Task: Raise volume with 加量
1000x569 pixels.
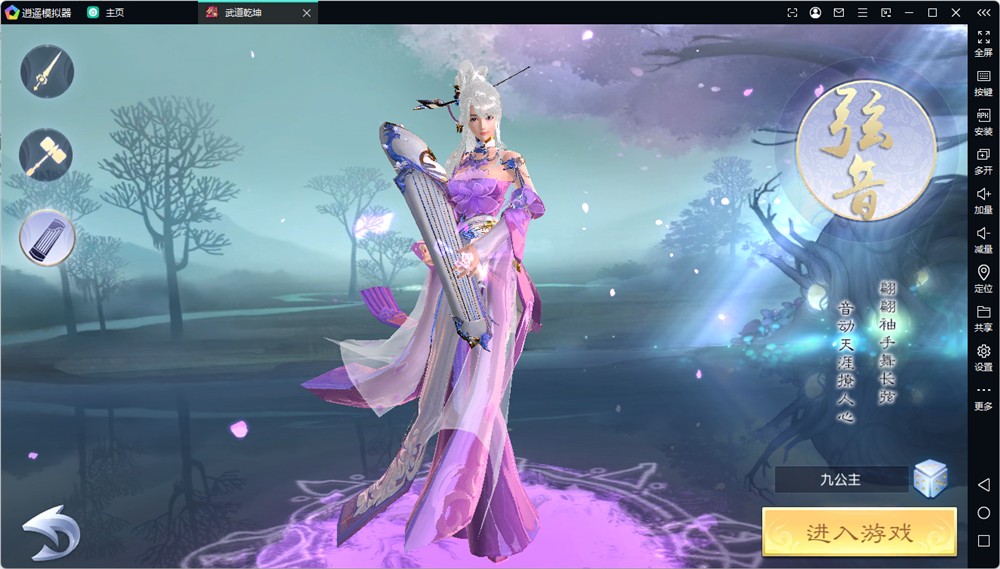Action: pyautogui.click(x=983, y=199)
